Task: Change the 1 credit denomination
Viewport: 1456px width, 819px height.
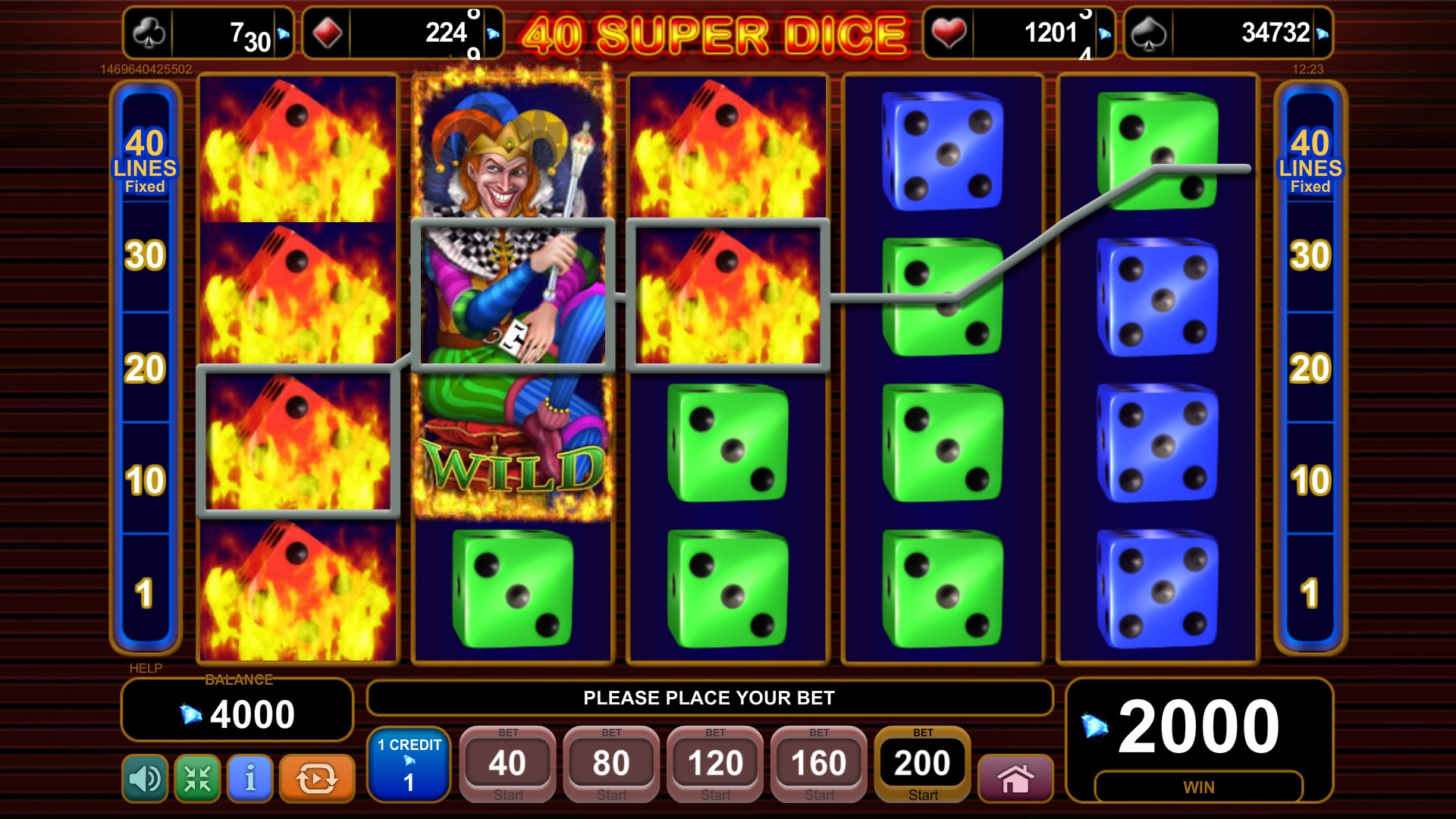Action: coord(409,764)
